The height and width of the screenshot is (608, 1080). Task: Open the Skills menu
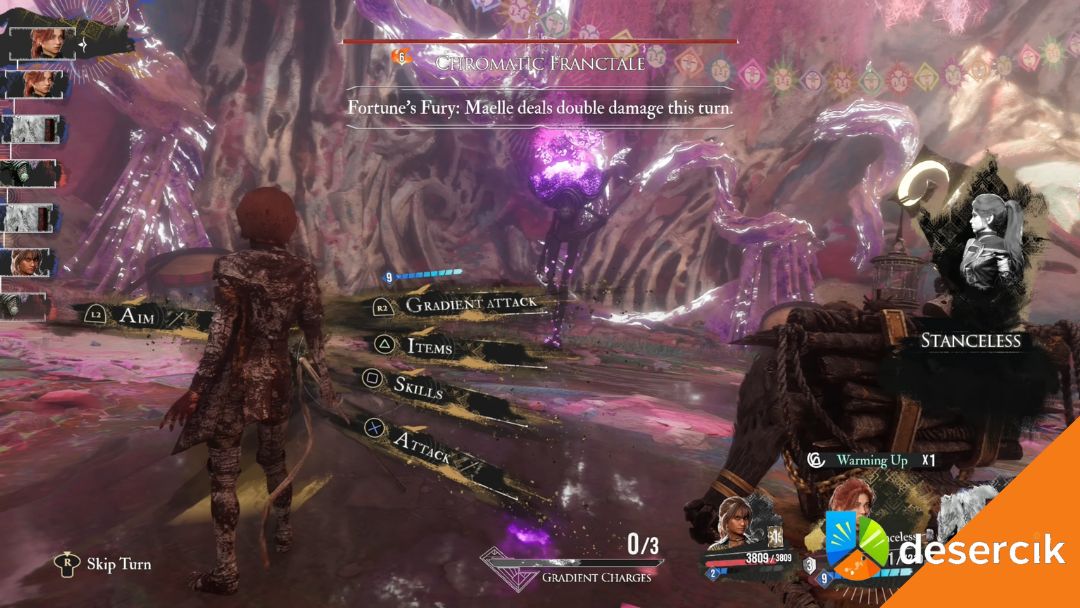coord(417,388)
